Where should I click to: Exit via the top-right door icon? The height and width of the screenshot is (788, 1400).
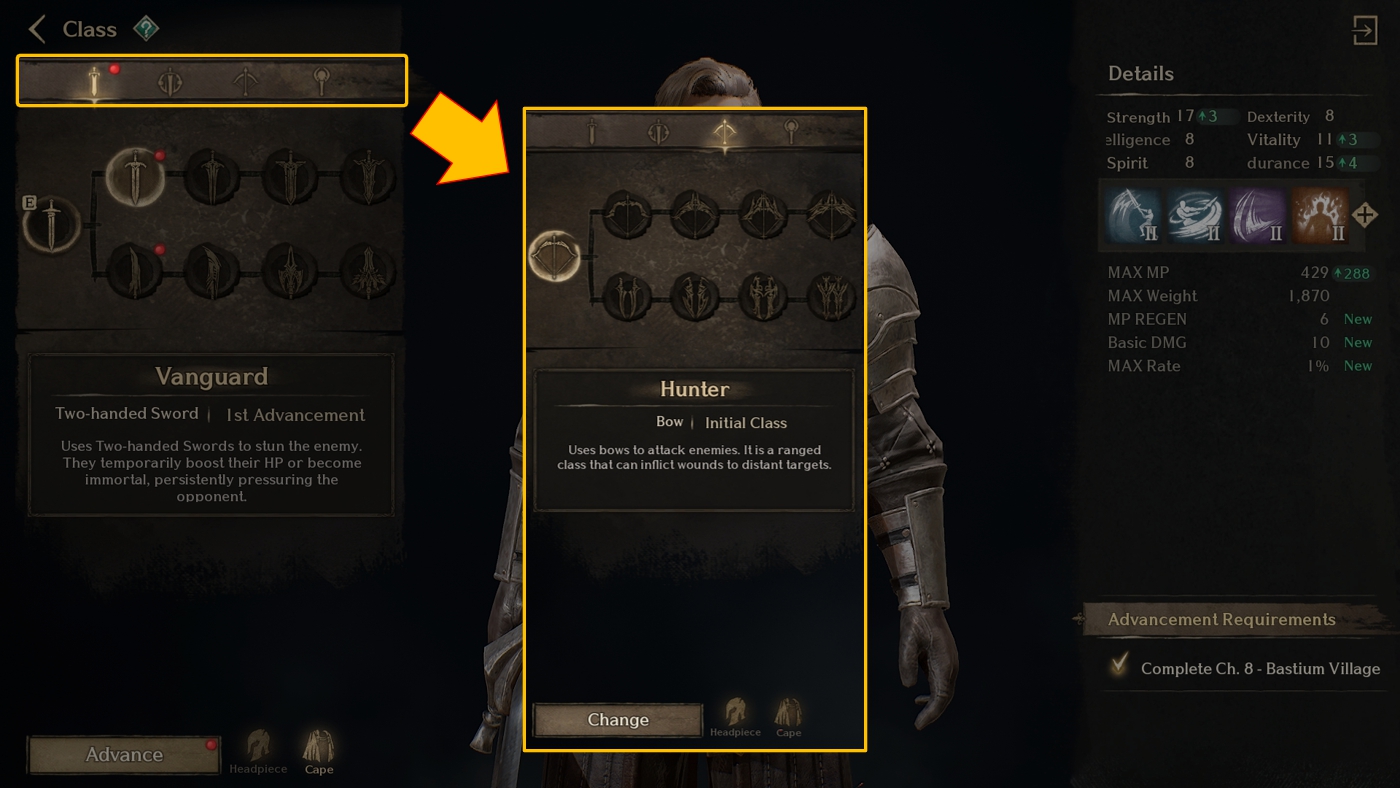1365,30
